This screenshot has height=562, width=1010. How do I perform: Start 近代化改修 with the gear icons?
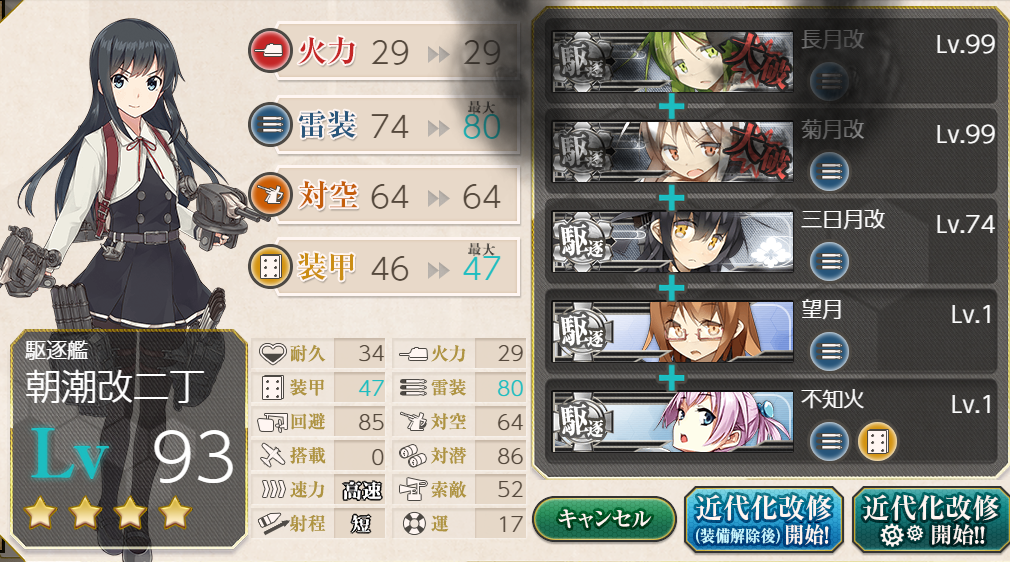(x=930, y=519)
